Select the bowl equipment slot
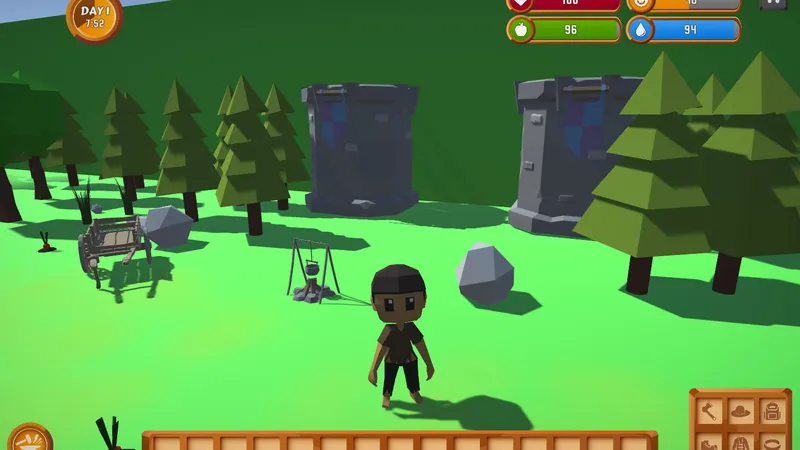 (771, 441)
